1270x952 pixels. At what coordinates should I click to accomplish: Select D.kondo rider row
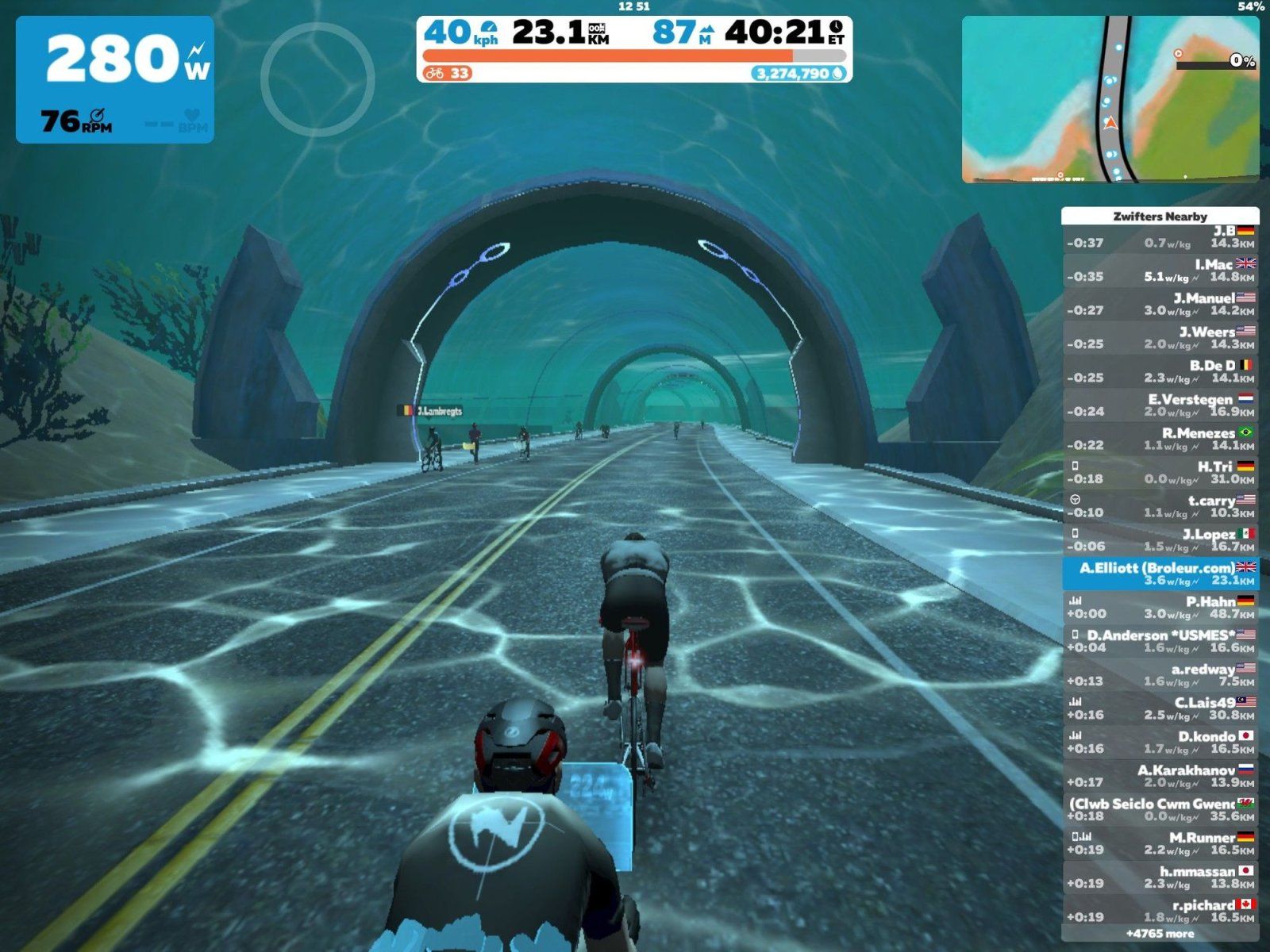pyautogui.click(x=1160, y=743)
